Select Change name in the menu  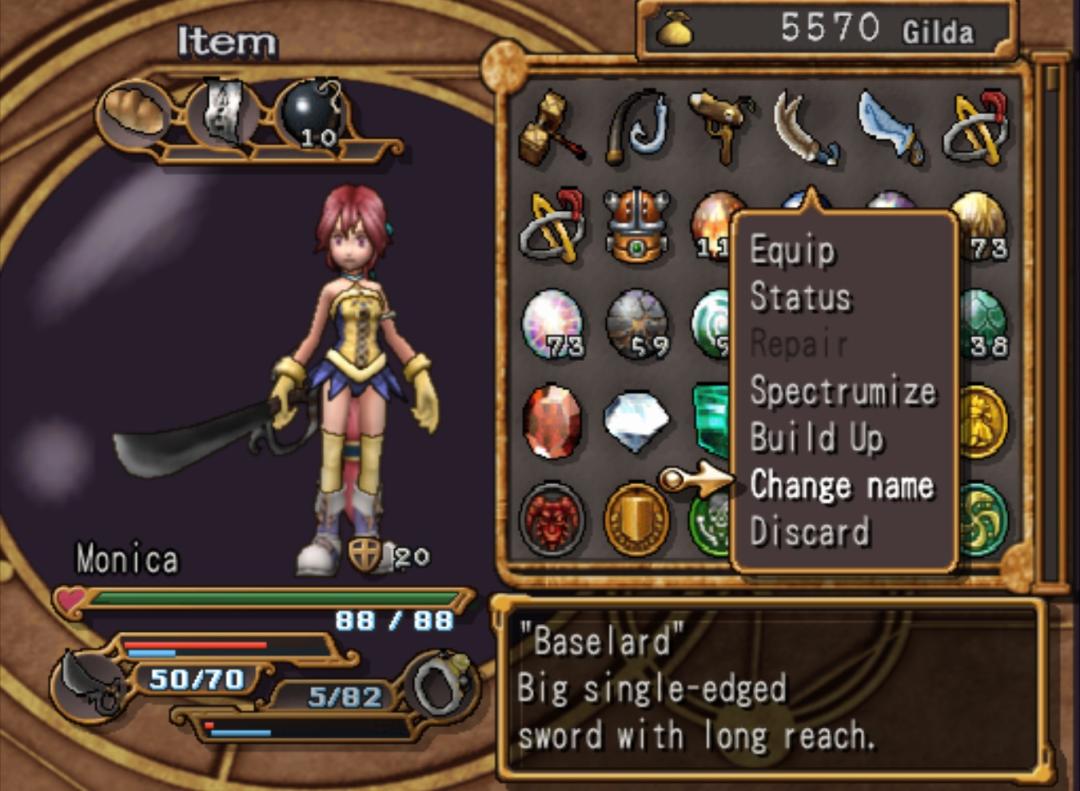click(x=841, y=485)
